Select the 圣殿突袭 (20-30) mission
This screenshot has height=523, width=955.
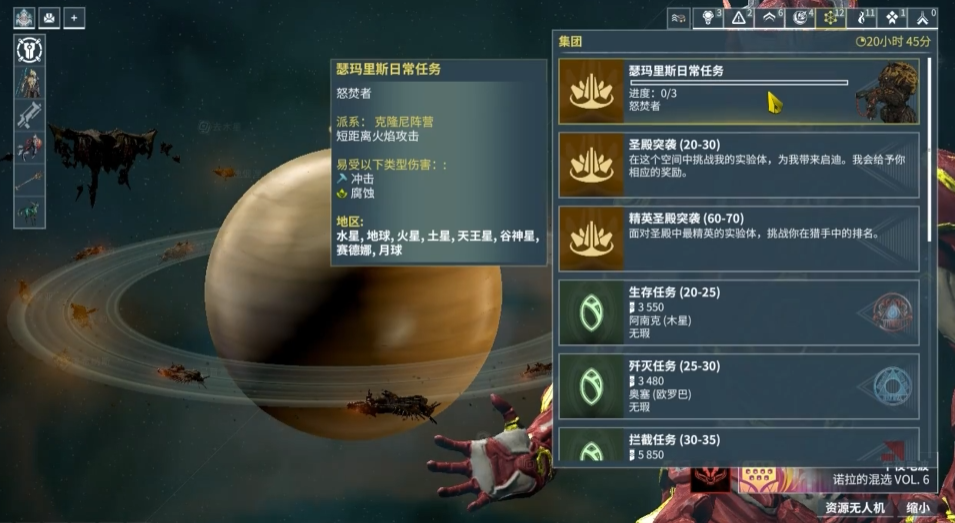tap(740, 164)
